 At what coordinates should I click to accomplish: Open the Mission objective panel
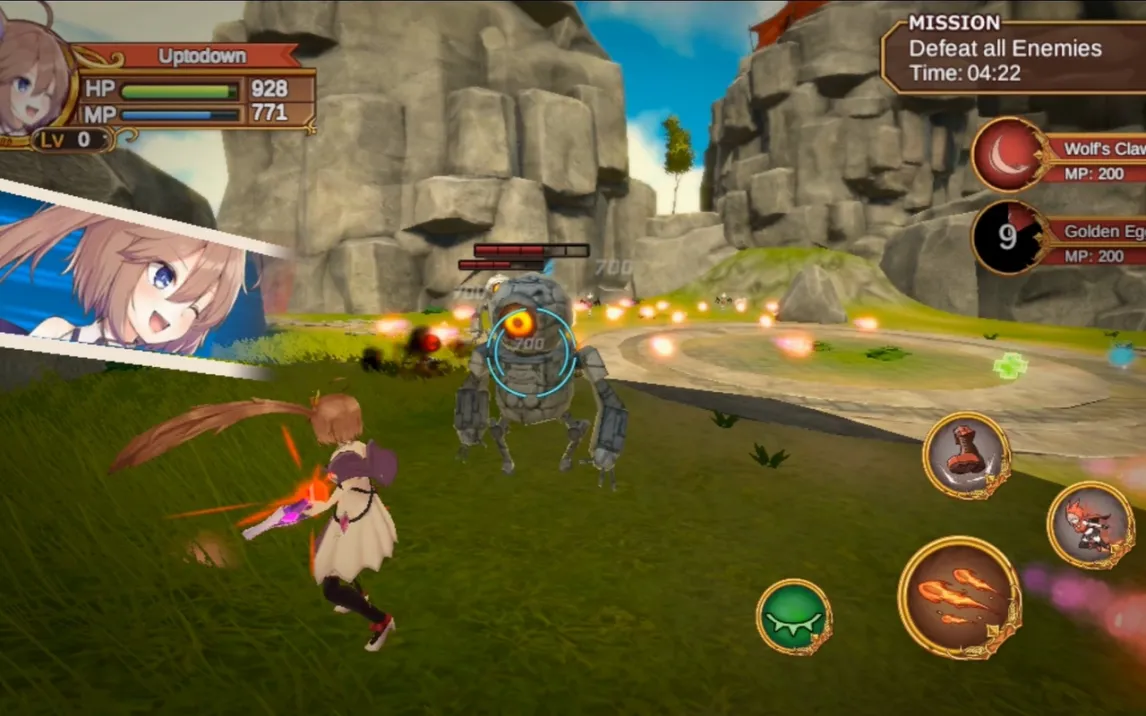pyautogui.click(x=1010, y=58)
